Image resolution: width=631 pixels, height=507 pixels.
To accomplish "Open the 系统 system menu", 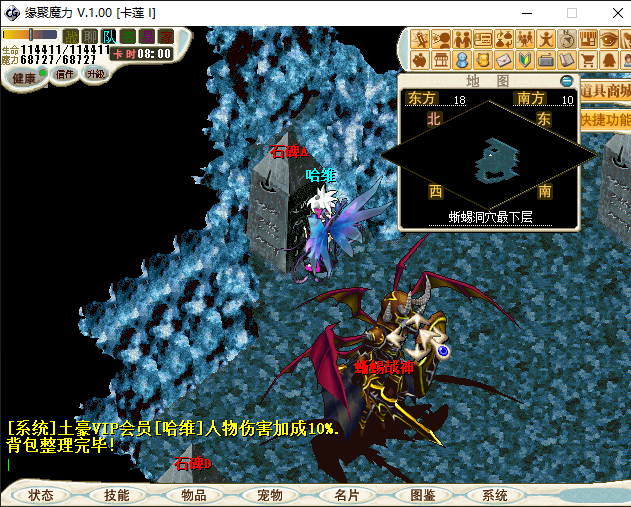I will (x=495, y=495).
